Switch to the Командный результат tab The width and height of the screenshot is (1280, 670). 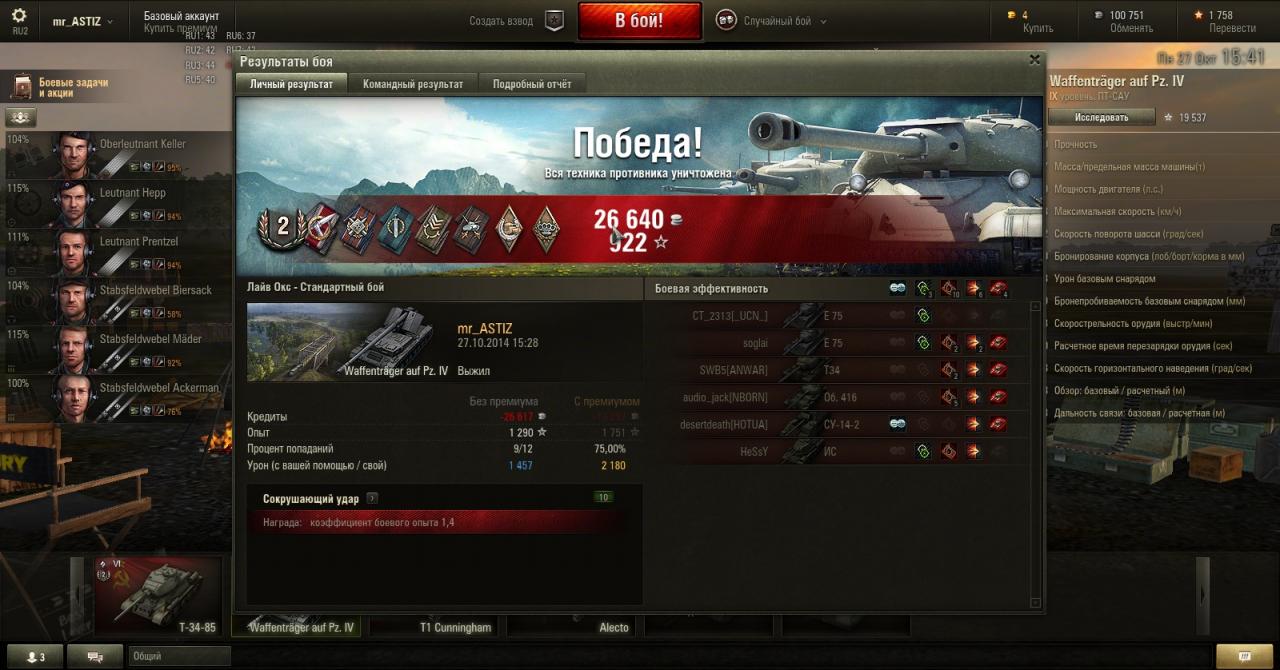coord(413,84)
